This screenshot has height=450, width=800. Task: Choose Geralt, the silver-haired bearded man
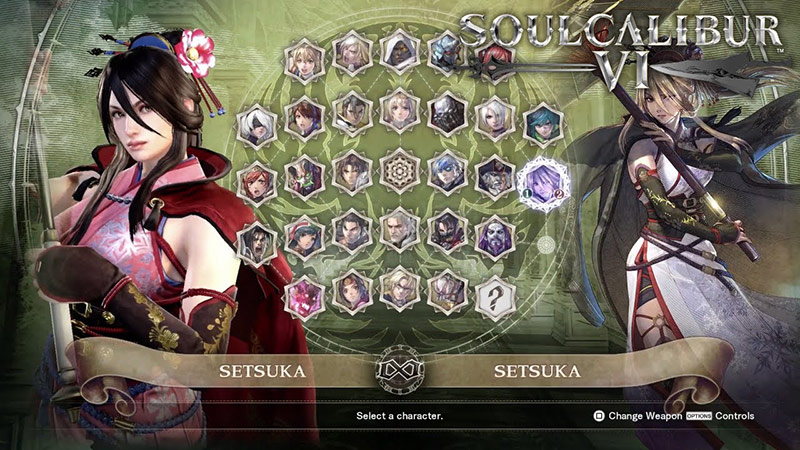point(400,230)
